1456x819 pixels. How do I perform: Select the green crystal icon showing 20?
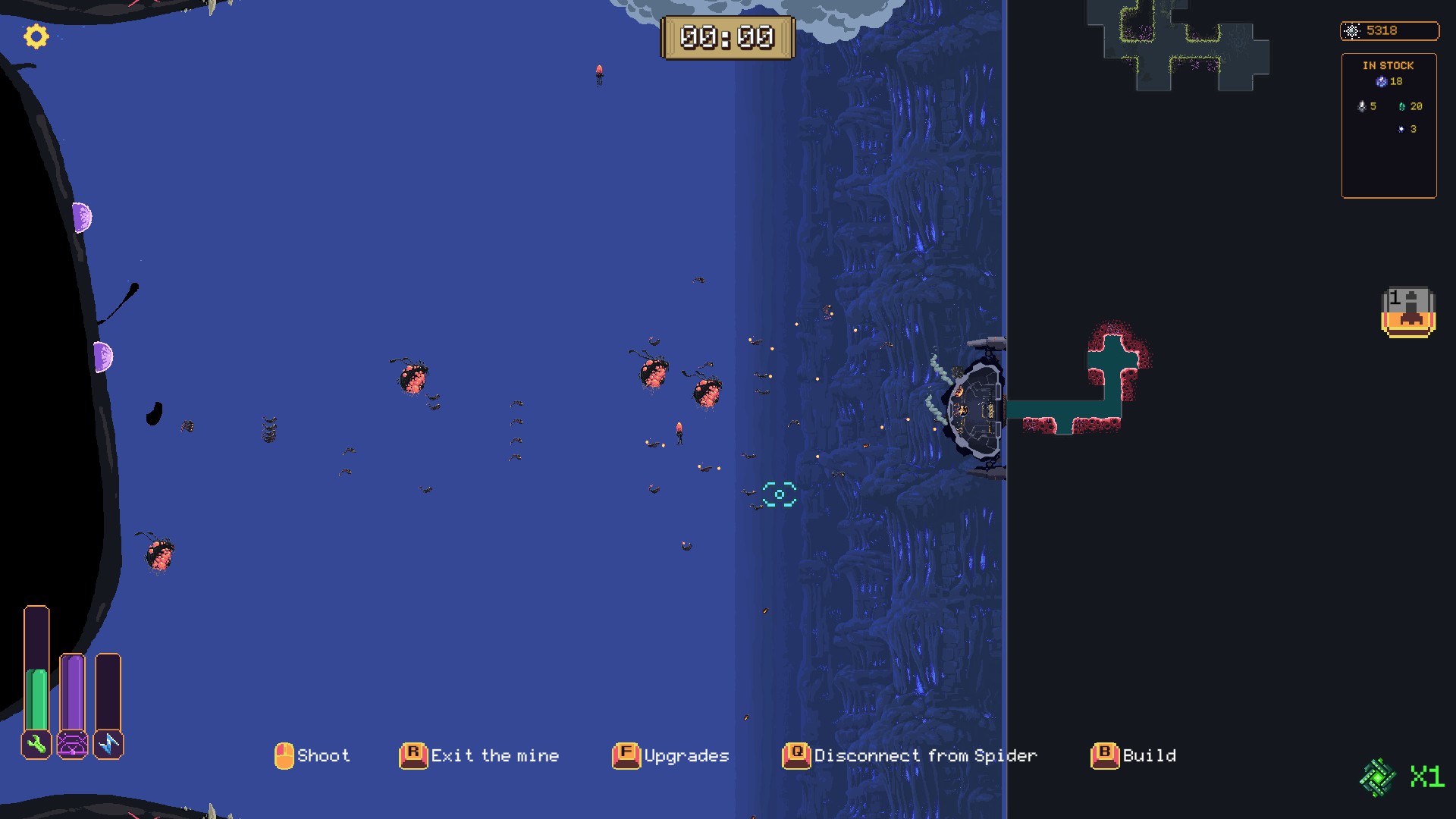click(x=1402, y=107)
